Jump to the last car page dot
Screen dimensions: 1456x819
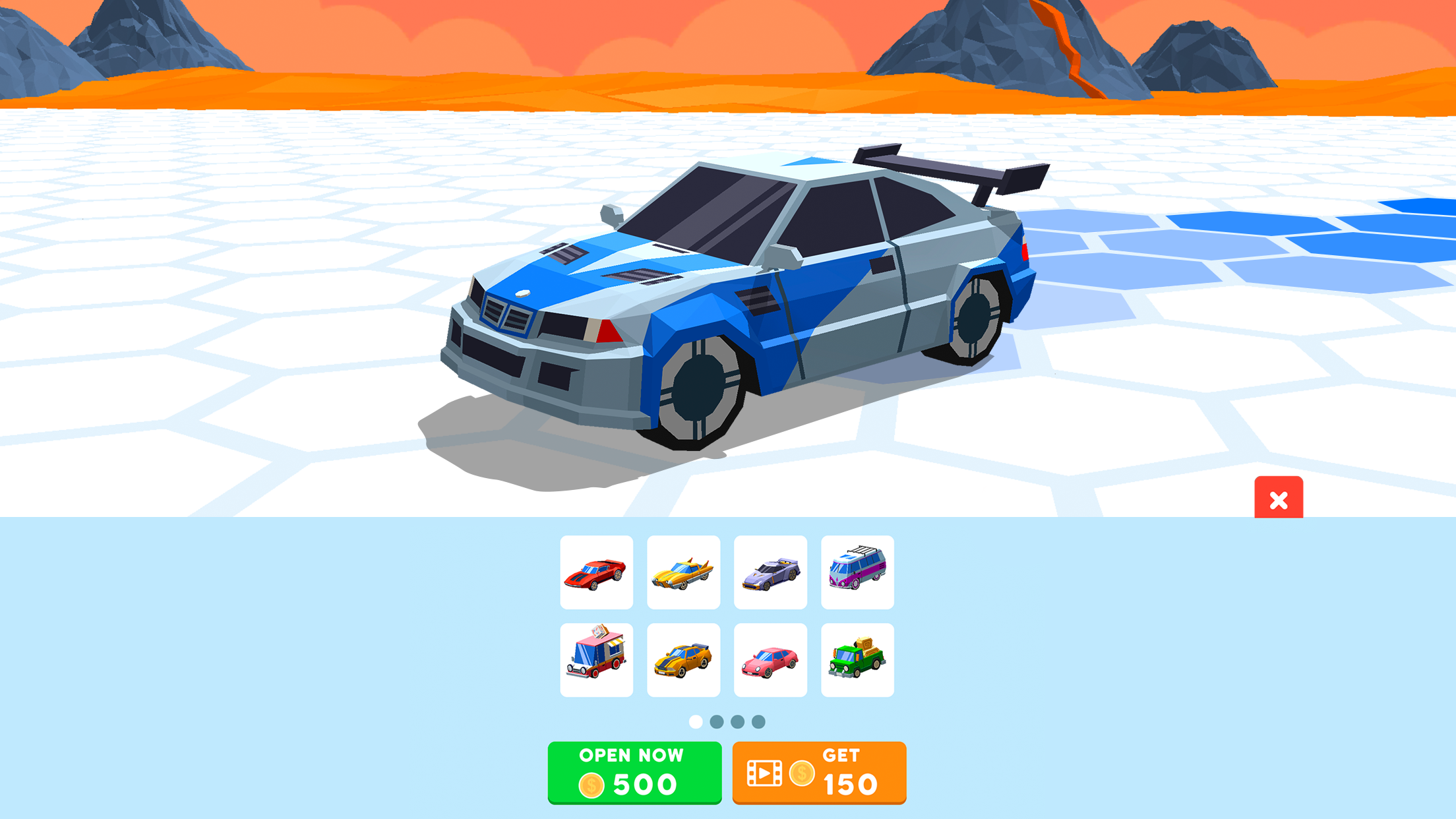[760, 722]
